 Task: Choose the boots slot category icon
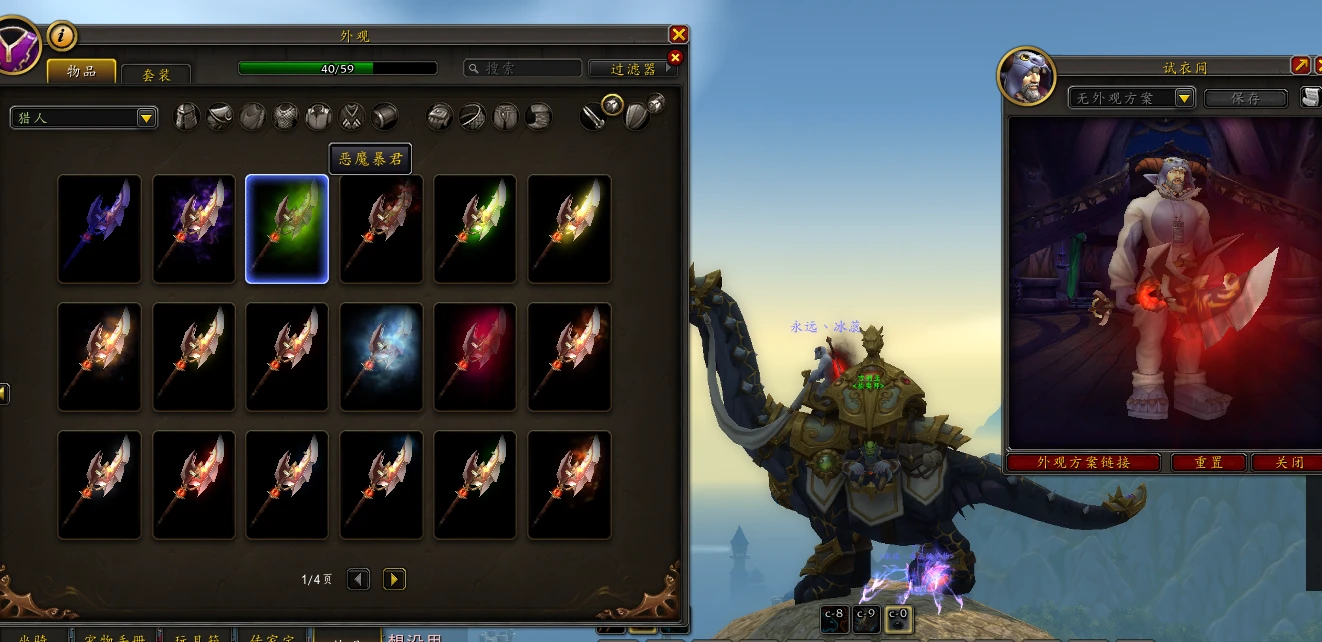539,117
